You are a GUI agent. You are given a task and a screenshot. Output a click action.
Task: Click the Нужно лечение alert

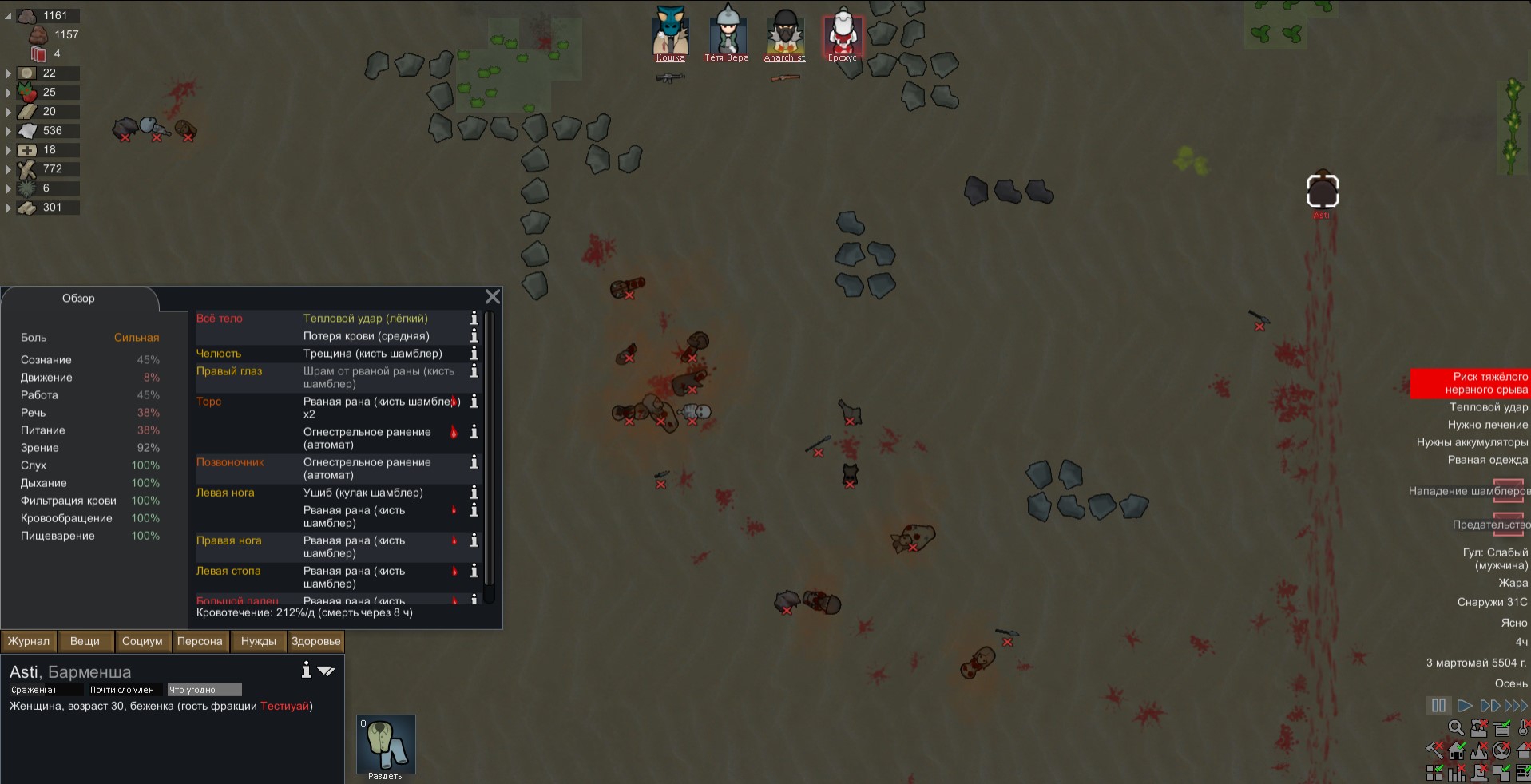(1487, 425)
